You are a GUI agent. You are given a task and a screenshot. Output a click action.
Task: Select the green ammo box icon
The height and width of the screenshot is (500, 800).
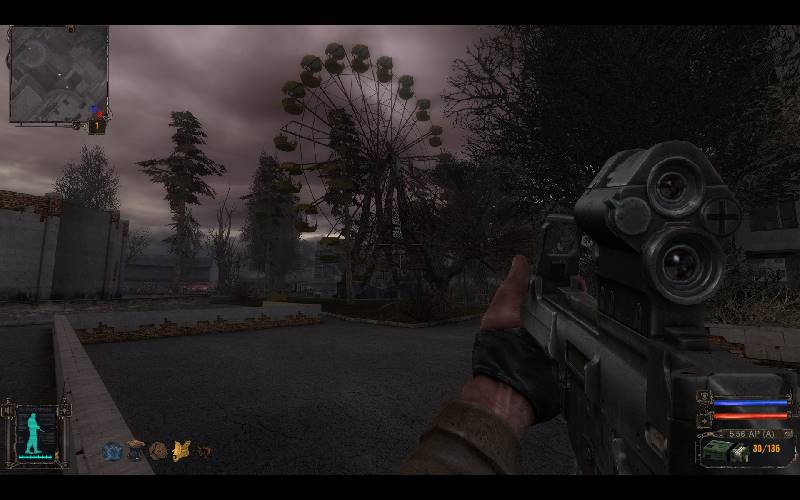[x=718, y=452]
